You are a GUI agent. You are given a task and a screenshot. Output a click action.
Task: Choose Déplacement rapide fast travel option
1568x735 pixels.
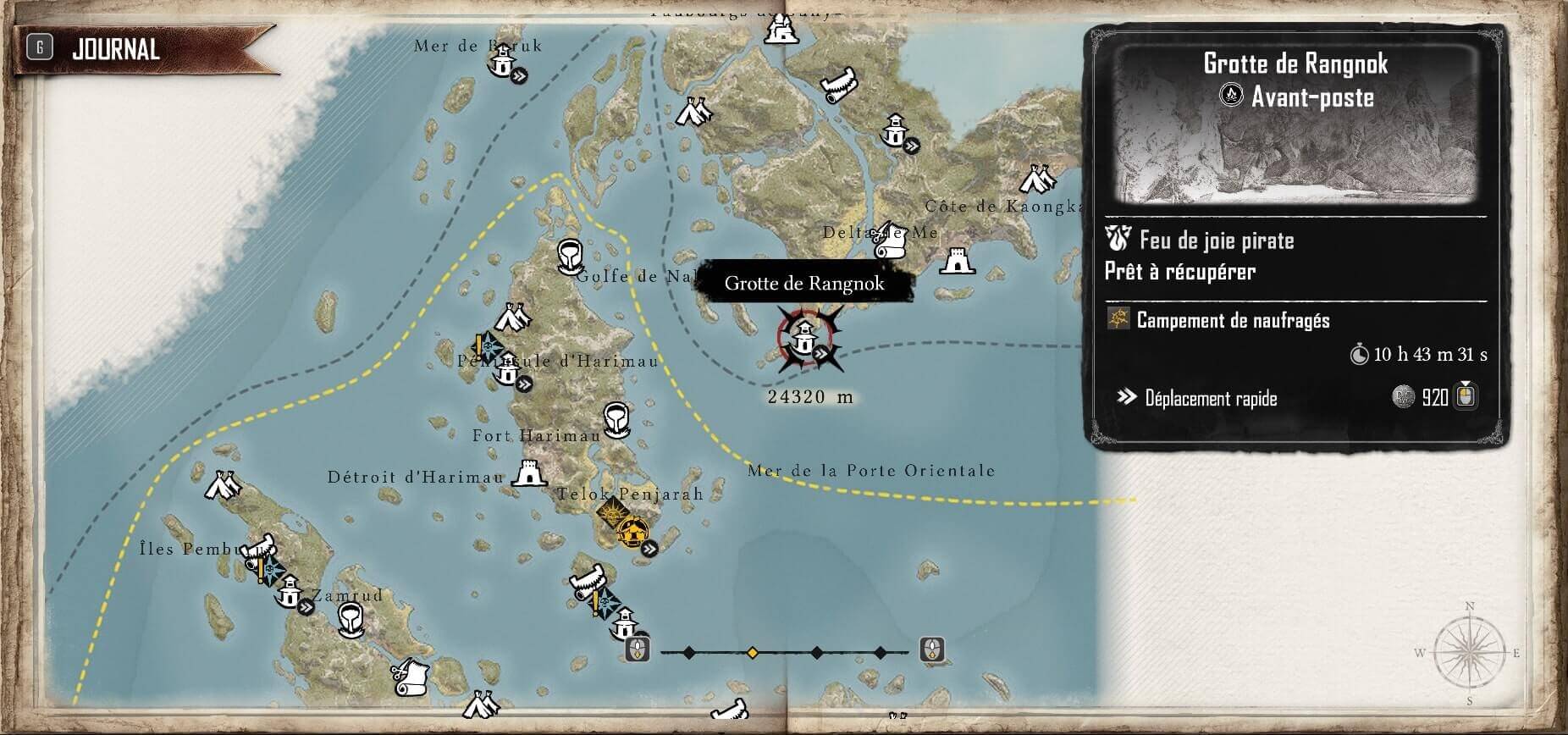point(1211,398)
